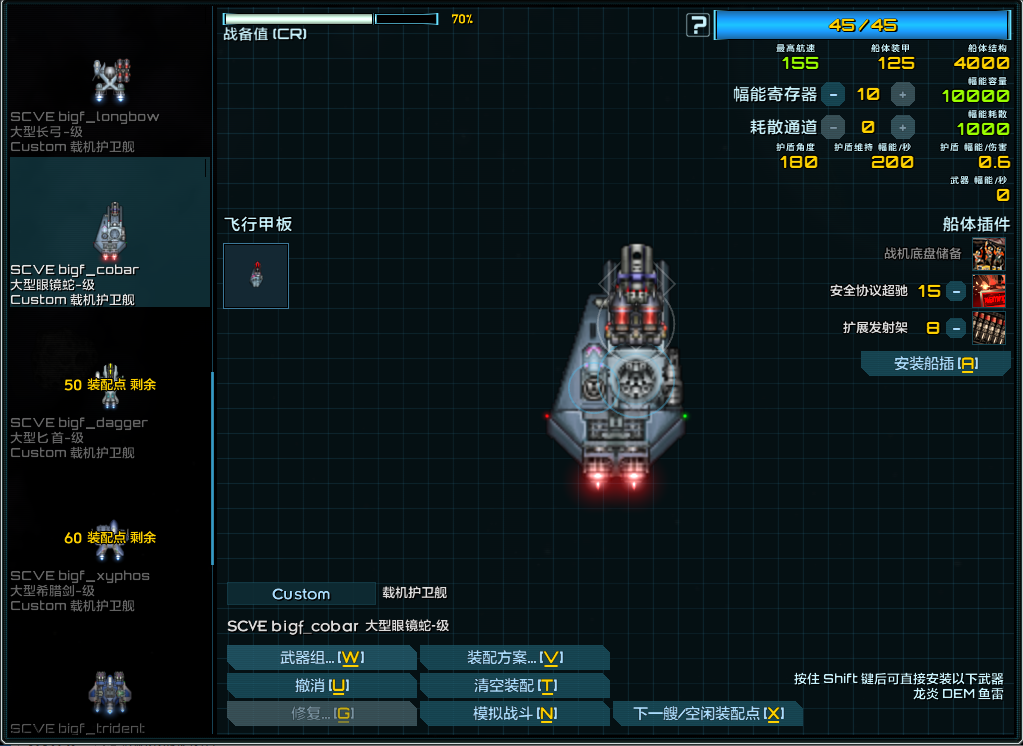Image resolution: width=1023 pixels, height=746 pixels.
Task: Select the 战机底盘储备 hullmod icon
Action: tap(989, 254)
